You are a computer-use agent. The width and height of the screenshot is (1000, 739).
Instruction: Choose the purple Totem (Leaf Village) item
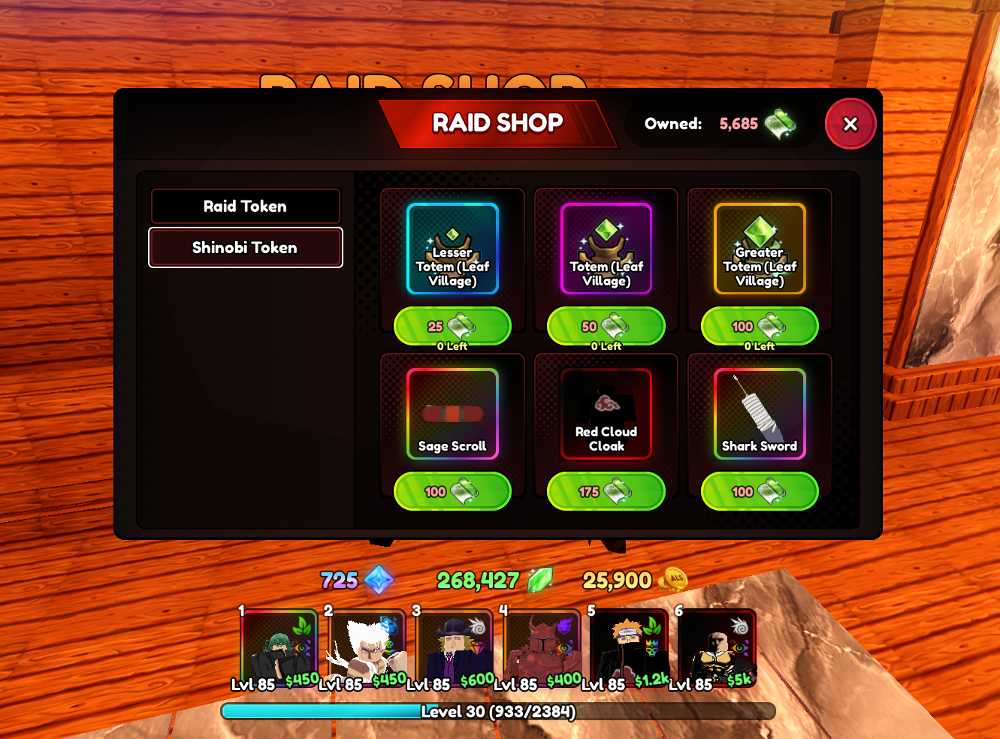click(606, 249)
